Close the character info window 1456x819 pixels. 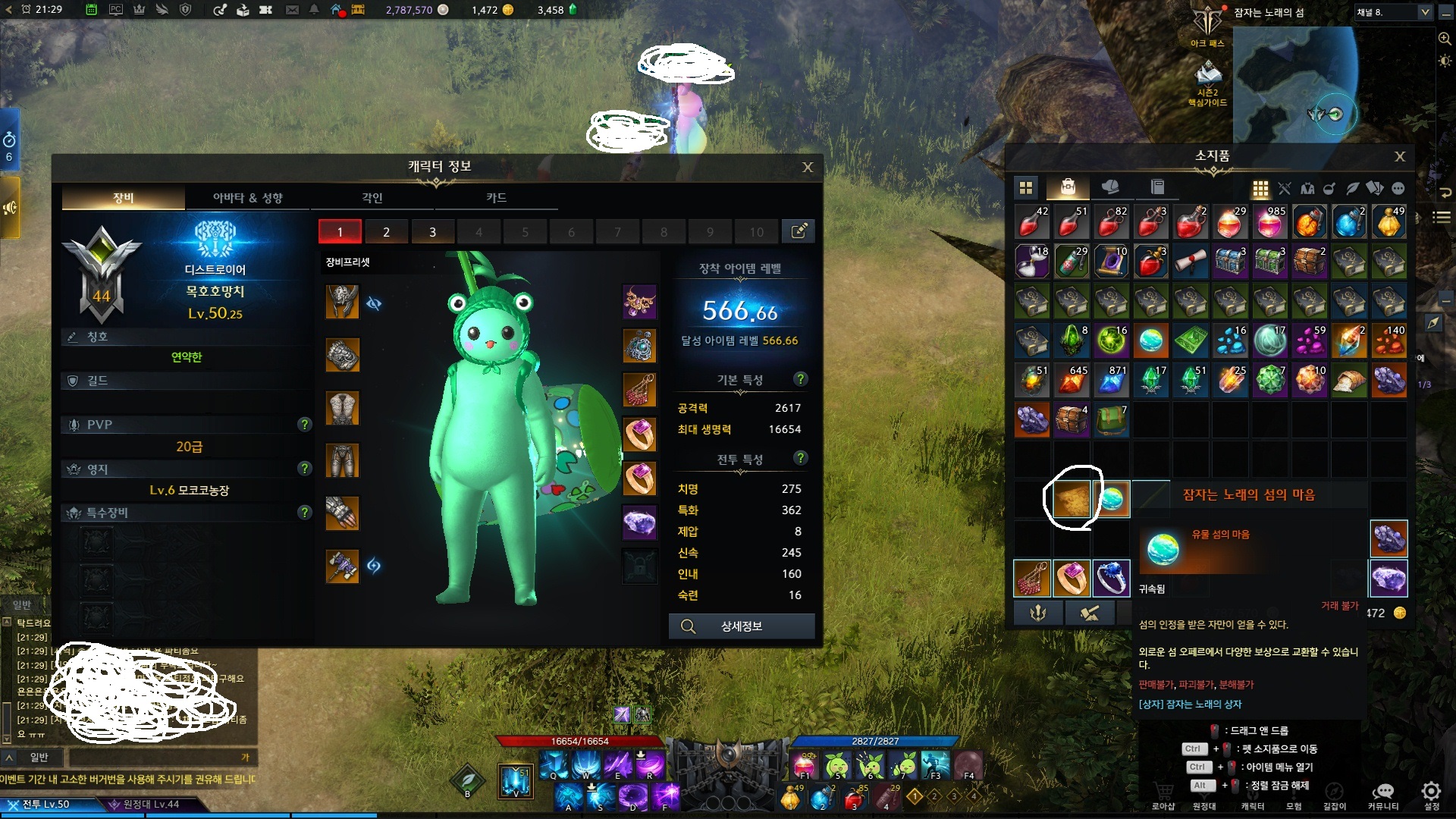coord(808,167)
